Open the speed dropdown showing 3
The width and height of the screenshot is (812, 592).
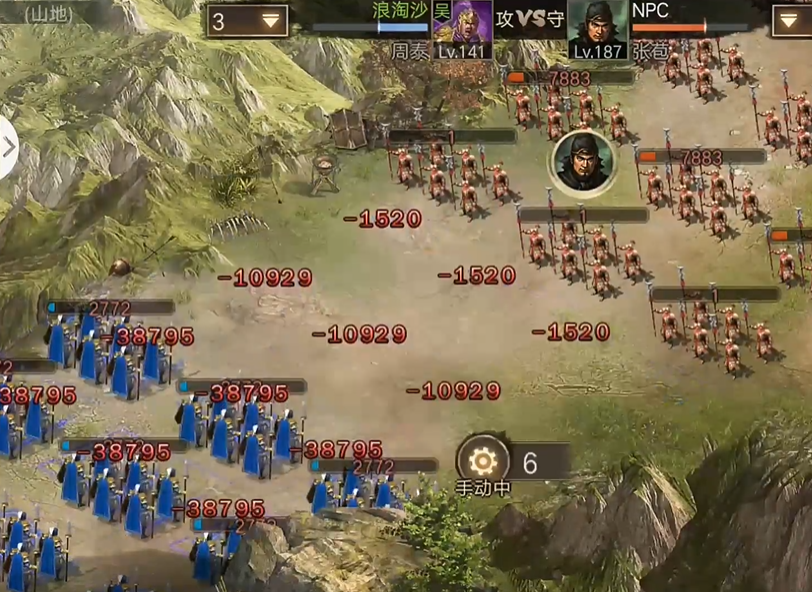coord(248,21)
